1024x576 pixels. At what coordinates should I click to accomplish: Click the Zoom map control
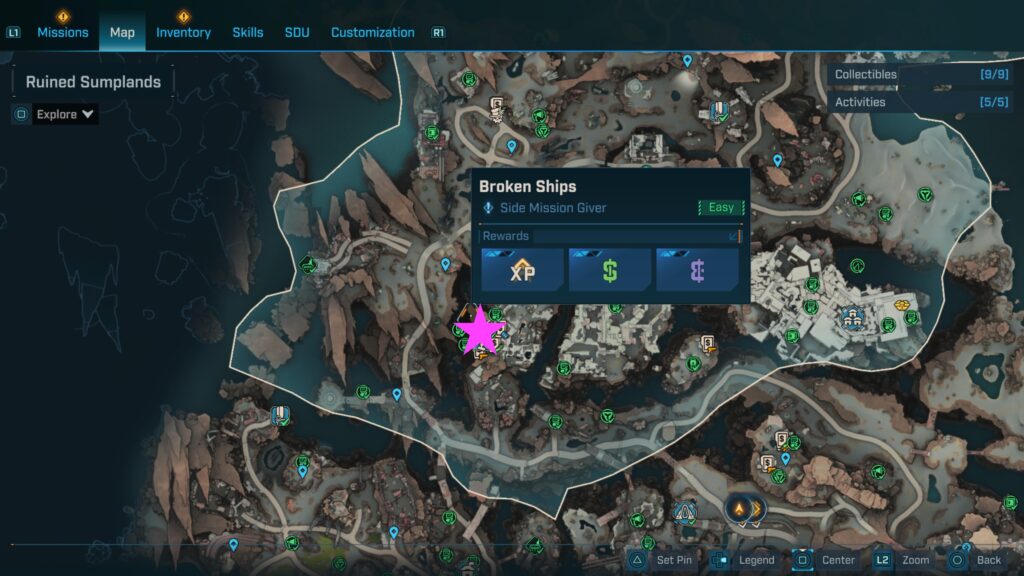(x=904, y=560)
